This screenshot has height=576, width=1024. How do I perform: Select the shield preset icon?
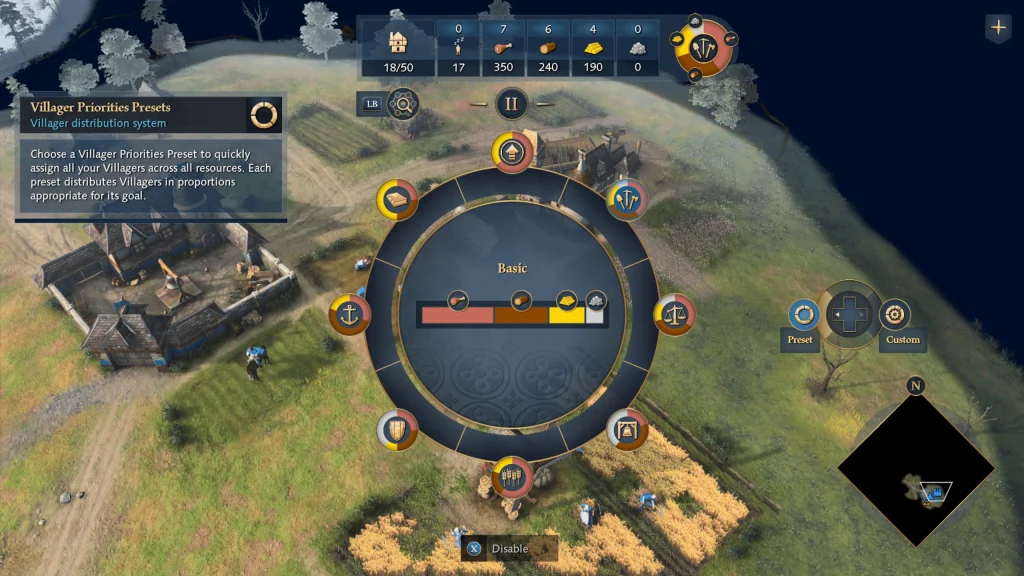pos(397,429)
